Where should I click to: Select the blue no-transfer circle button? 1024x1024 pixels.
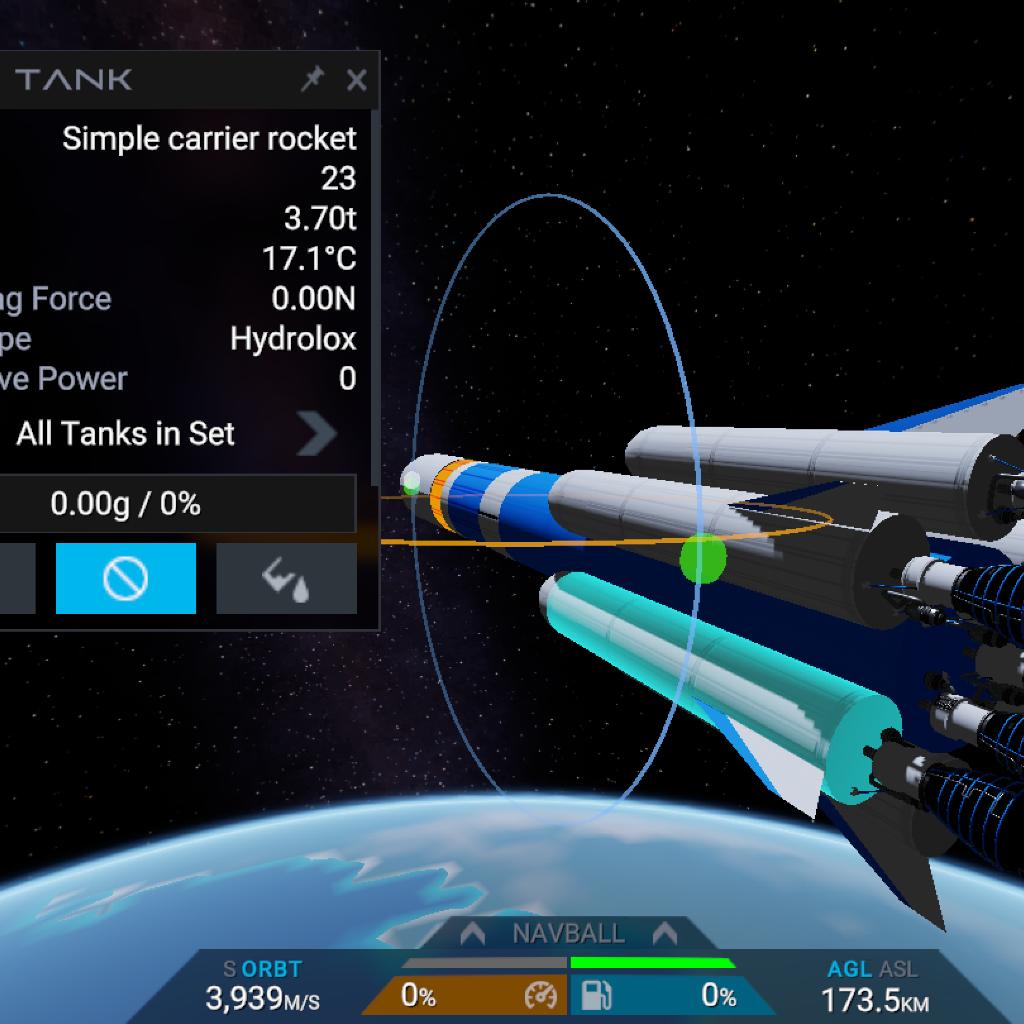pos(126,578)
